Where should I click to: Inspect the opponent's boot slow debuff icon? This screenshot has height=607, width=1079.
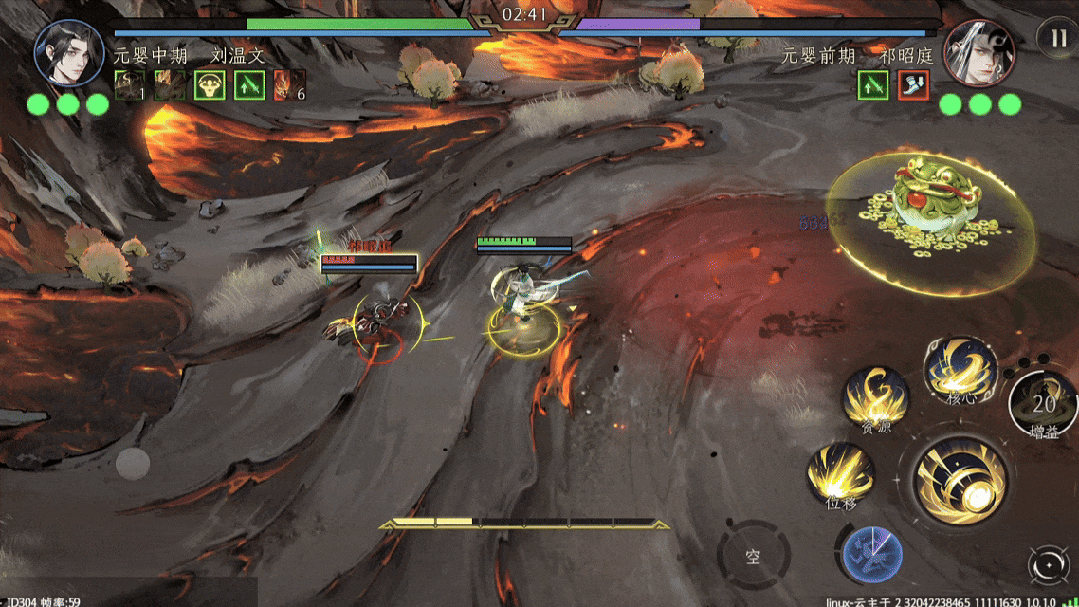tap(913, 85)
